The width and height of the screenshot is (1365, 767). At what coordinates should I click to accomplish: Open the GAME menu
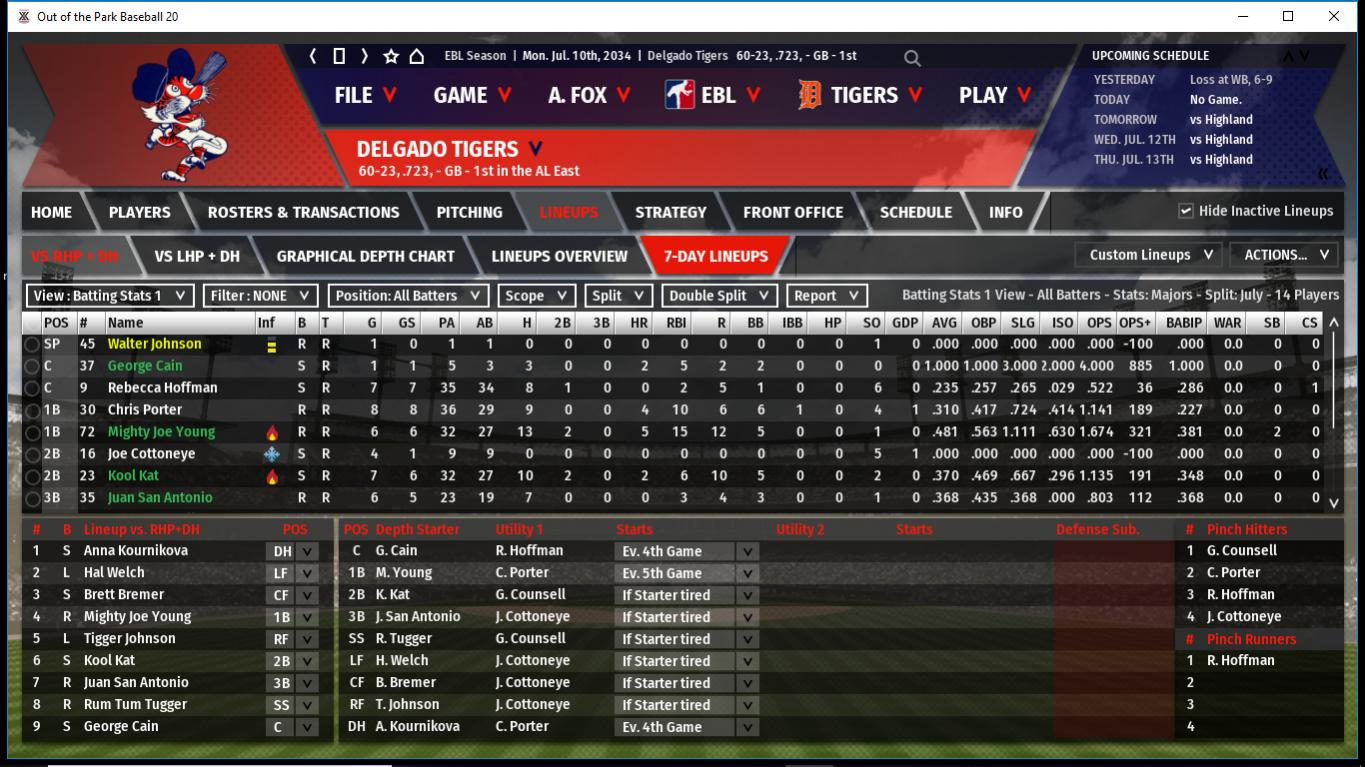pyautogui.click(x=472, y=95)
